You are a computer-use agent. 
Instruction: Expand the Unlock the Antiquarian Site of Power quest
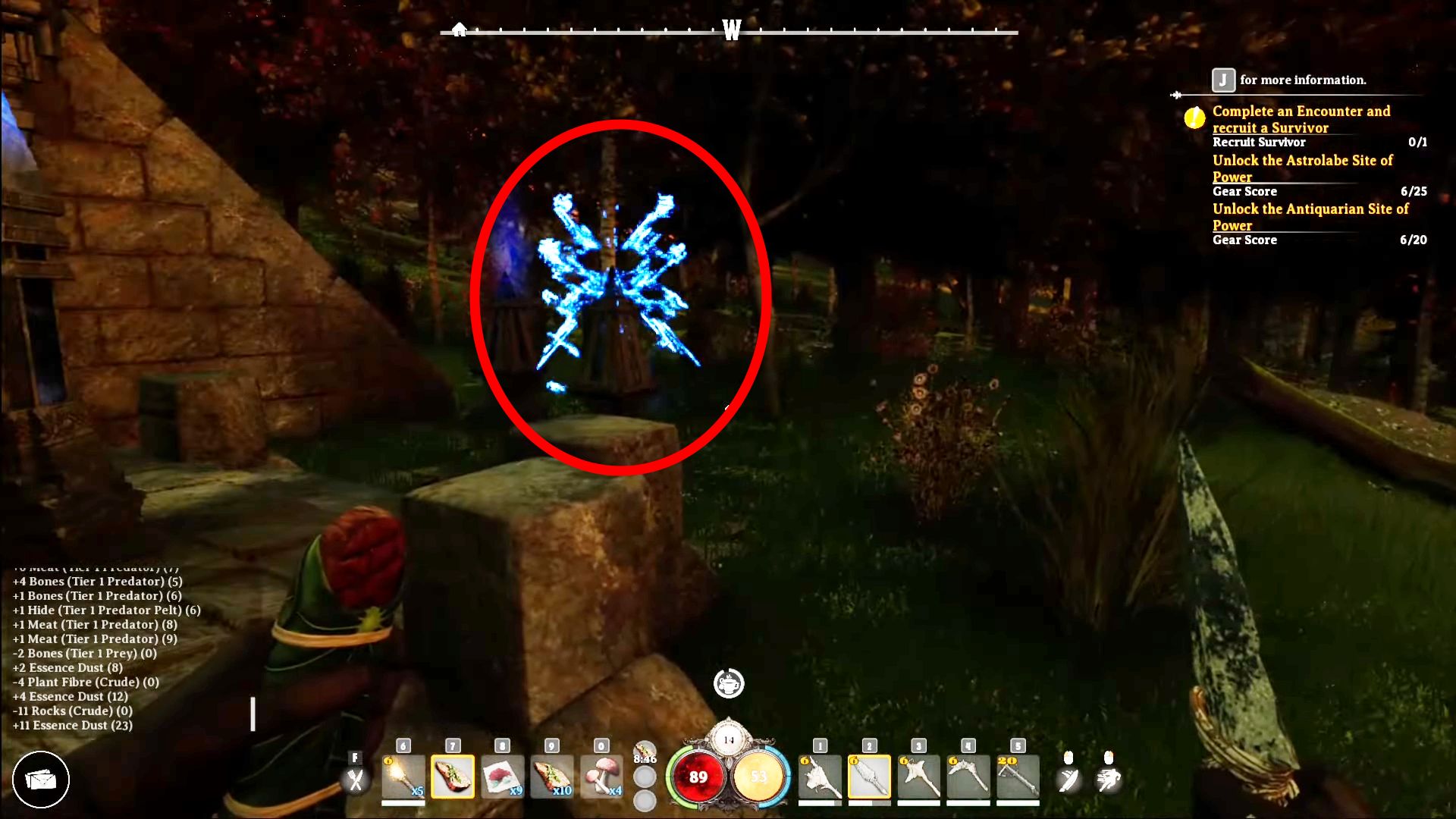click(1311, 217)
